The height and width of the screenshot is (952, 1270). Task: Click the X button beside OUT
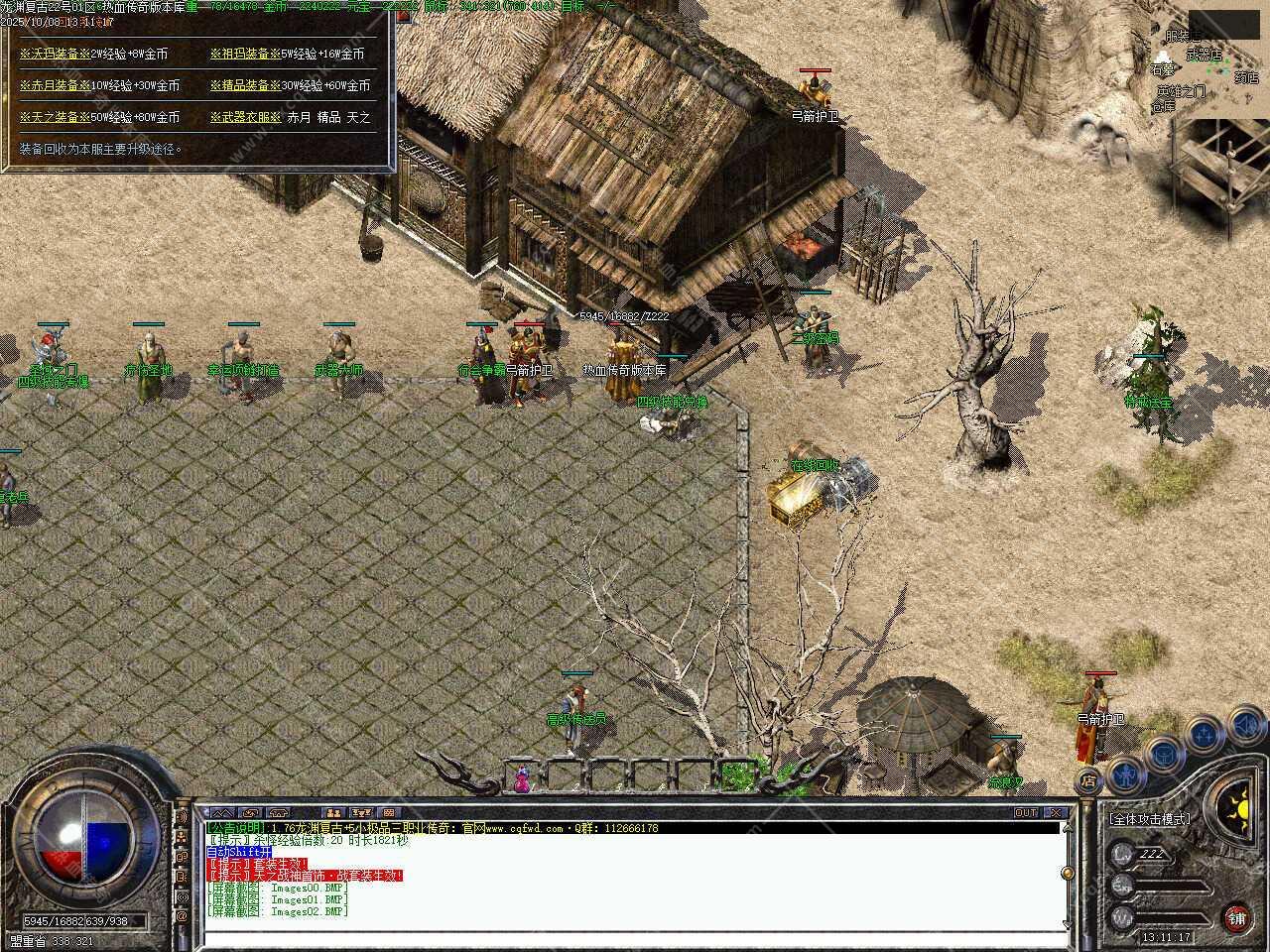pos(1055,812)
